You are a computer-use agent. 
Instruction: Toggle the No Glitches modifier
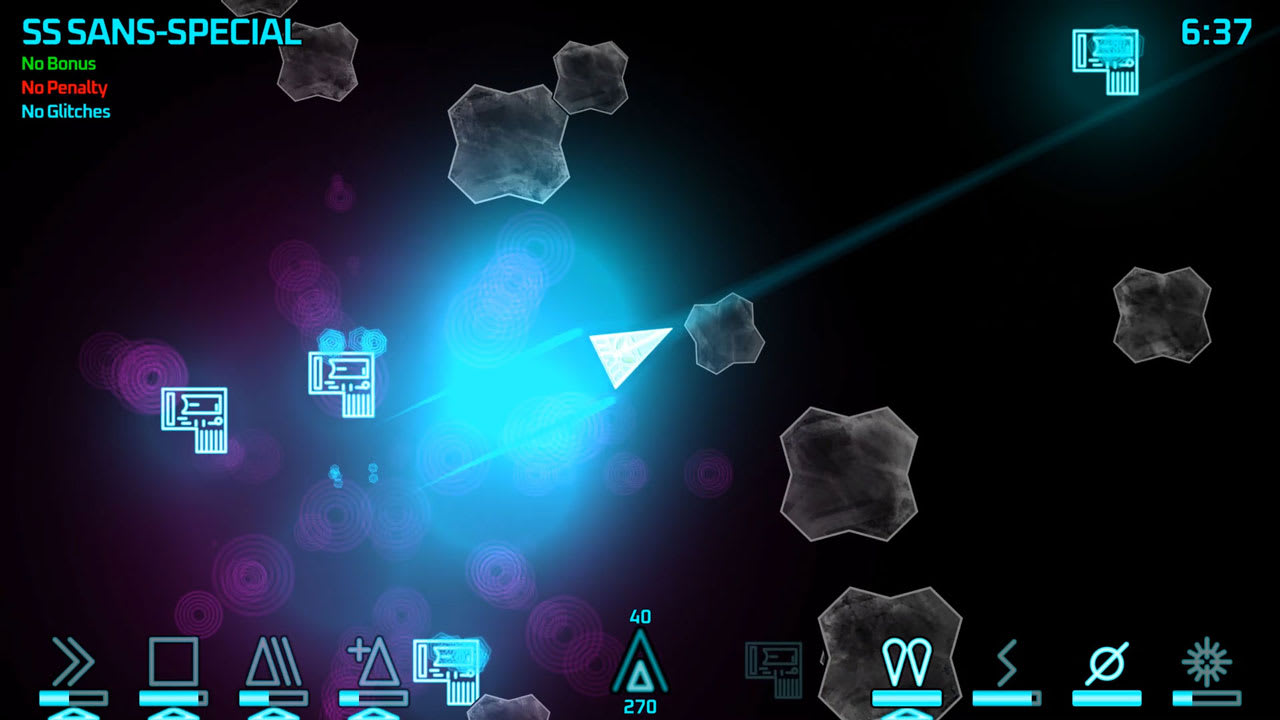pos(64,112)
